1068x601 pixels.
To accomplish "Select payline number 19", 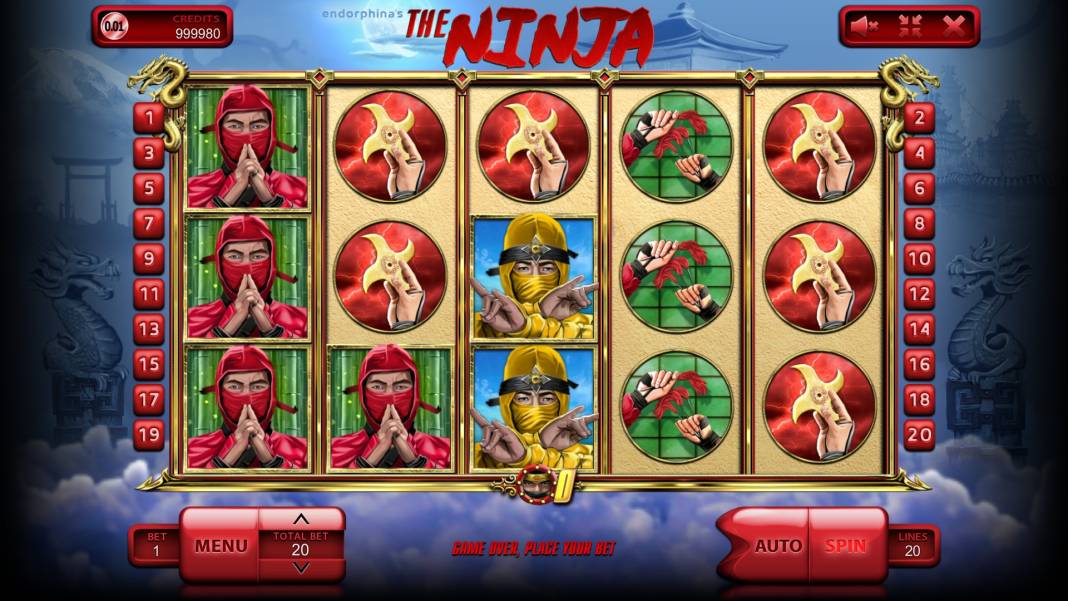I will click(x=150, y=434).
